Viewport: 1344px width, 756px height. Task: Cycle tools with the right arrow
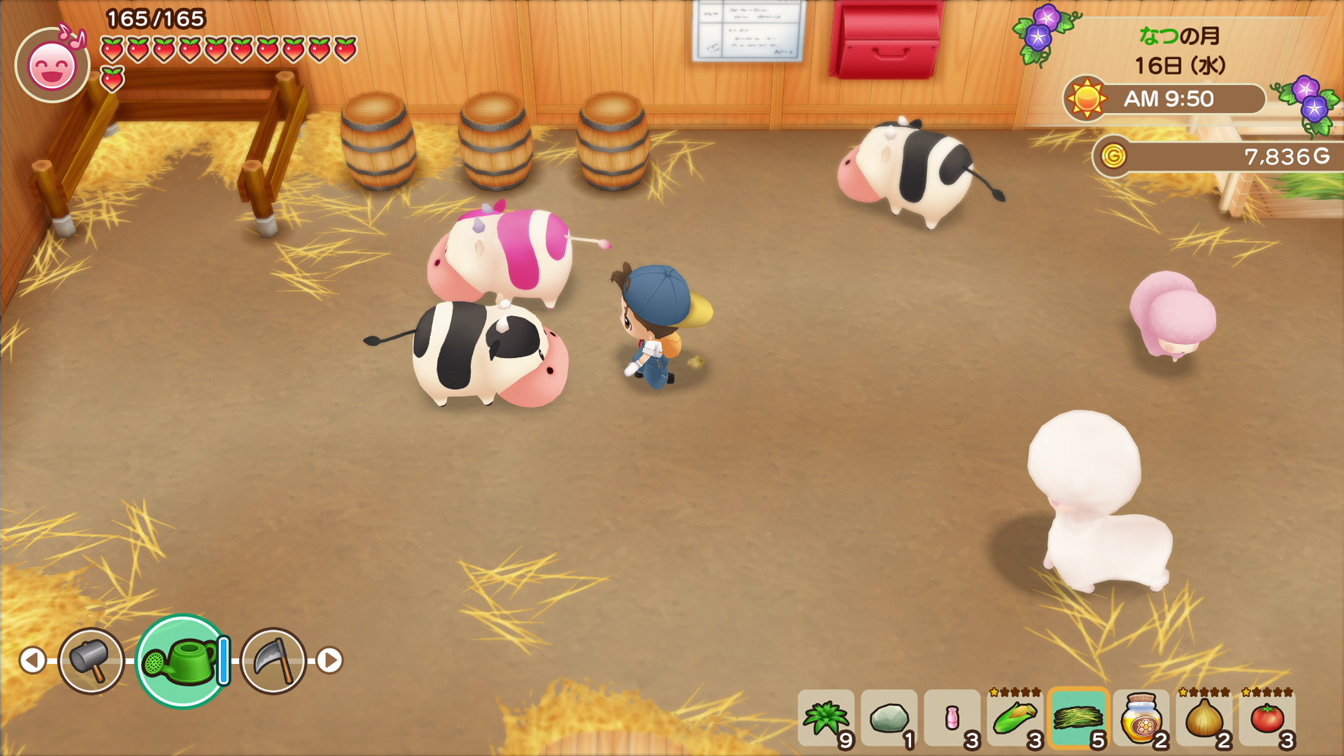(330, 660)
